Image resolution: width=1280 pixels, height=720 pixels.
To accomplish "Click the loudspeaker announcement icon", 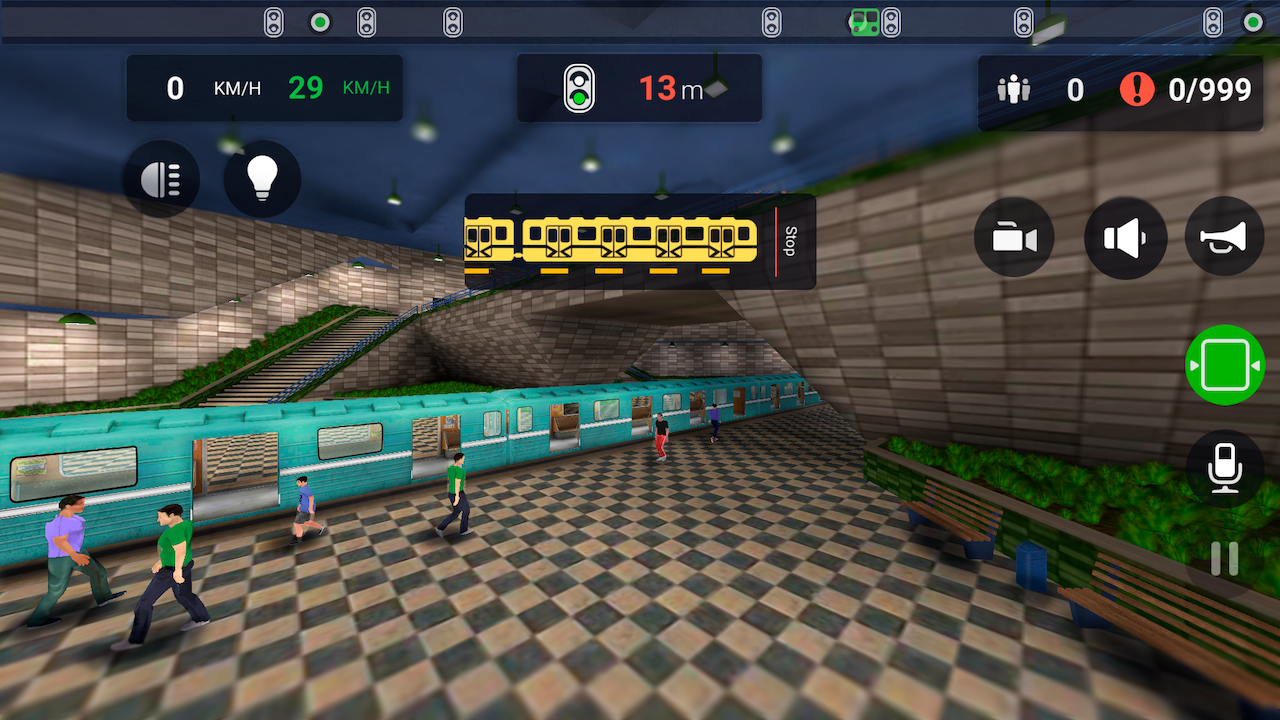I will click(x=1125, y=237).
